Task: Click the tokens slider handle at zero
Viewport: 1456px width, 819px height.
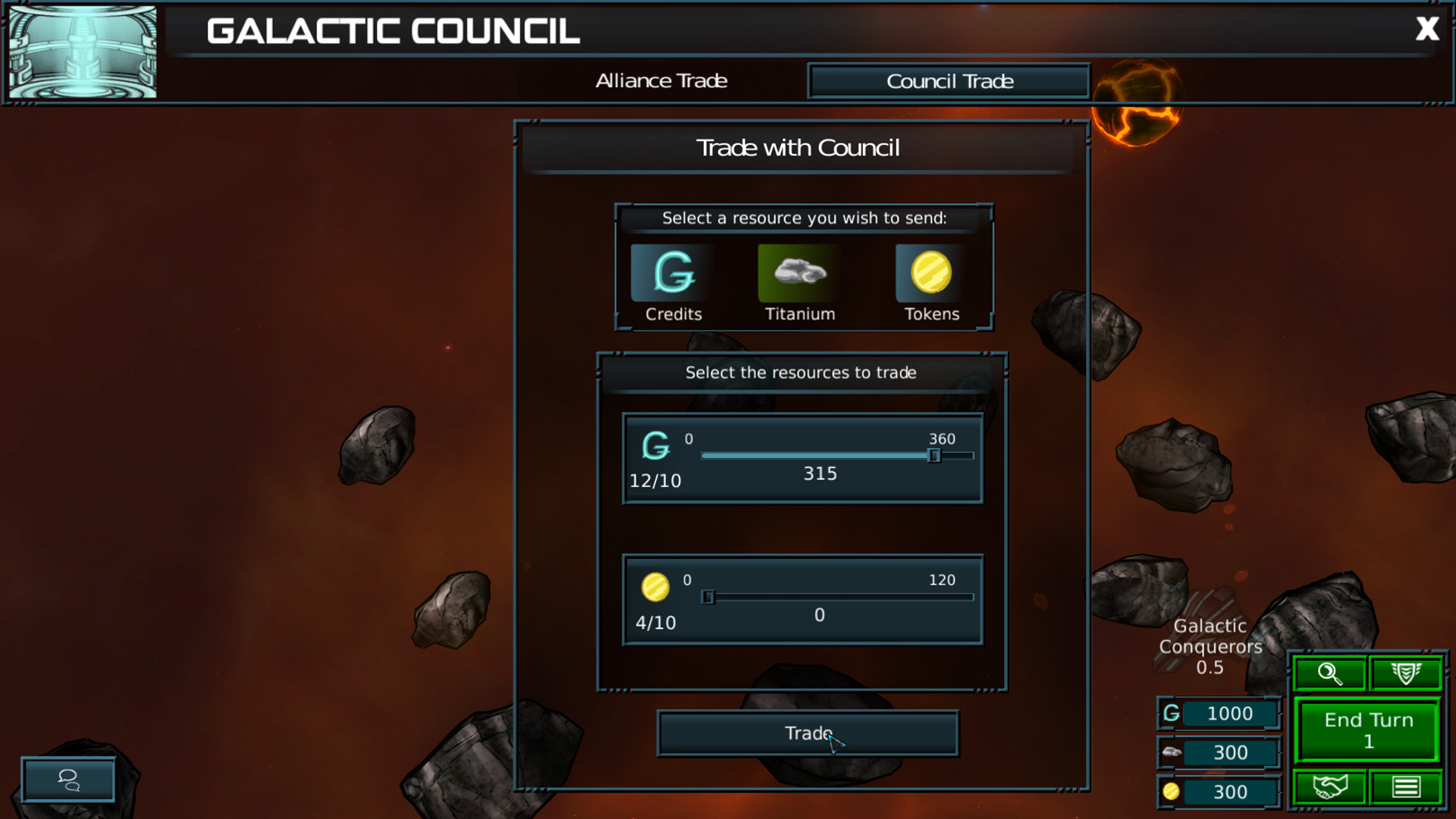Action: [x=708, y=597]
